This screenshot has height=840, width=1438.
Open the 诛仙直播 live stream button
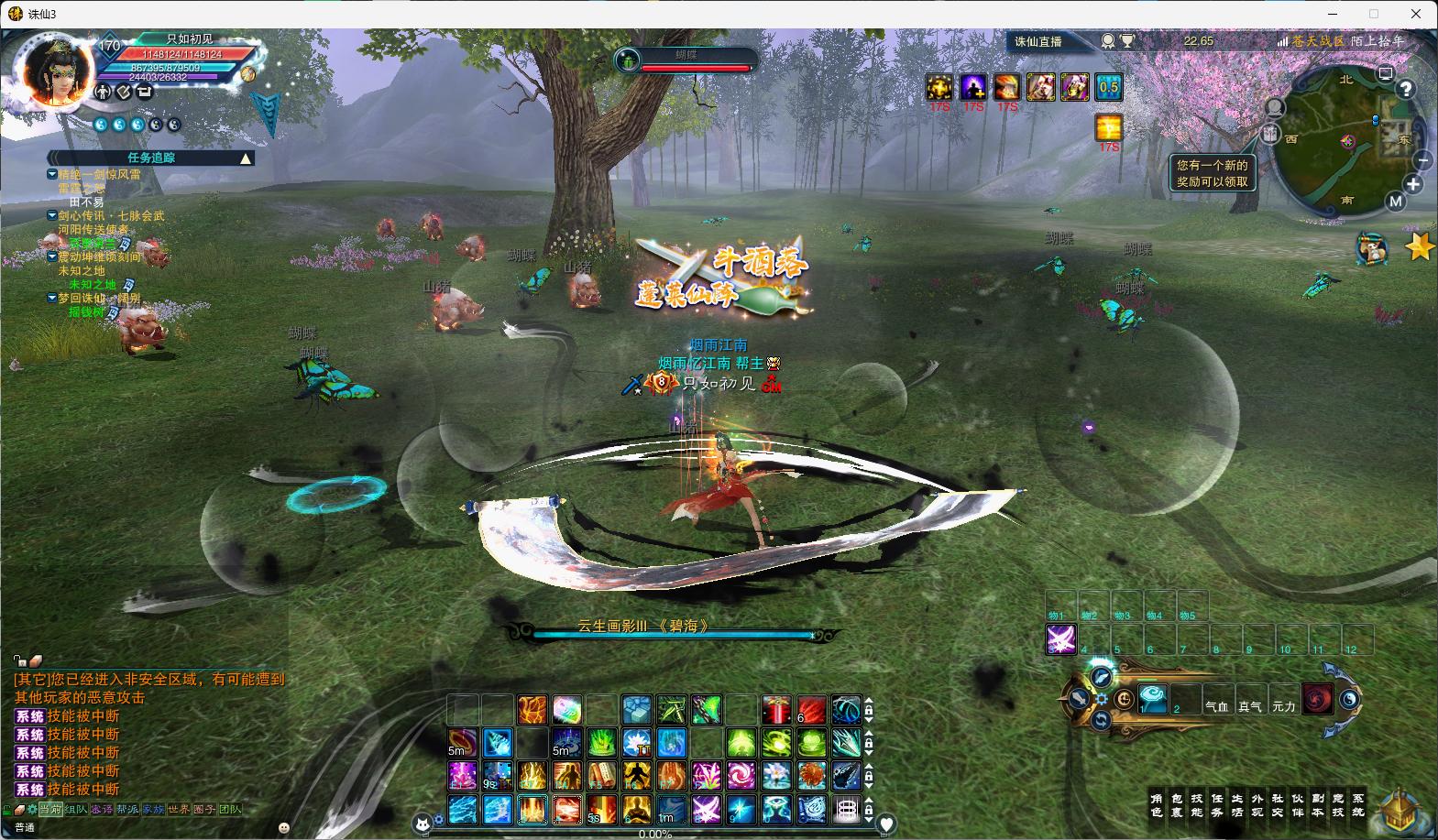pyautogui.click(x=1037, y=41)
